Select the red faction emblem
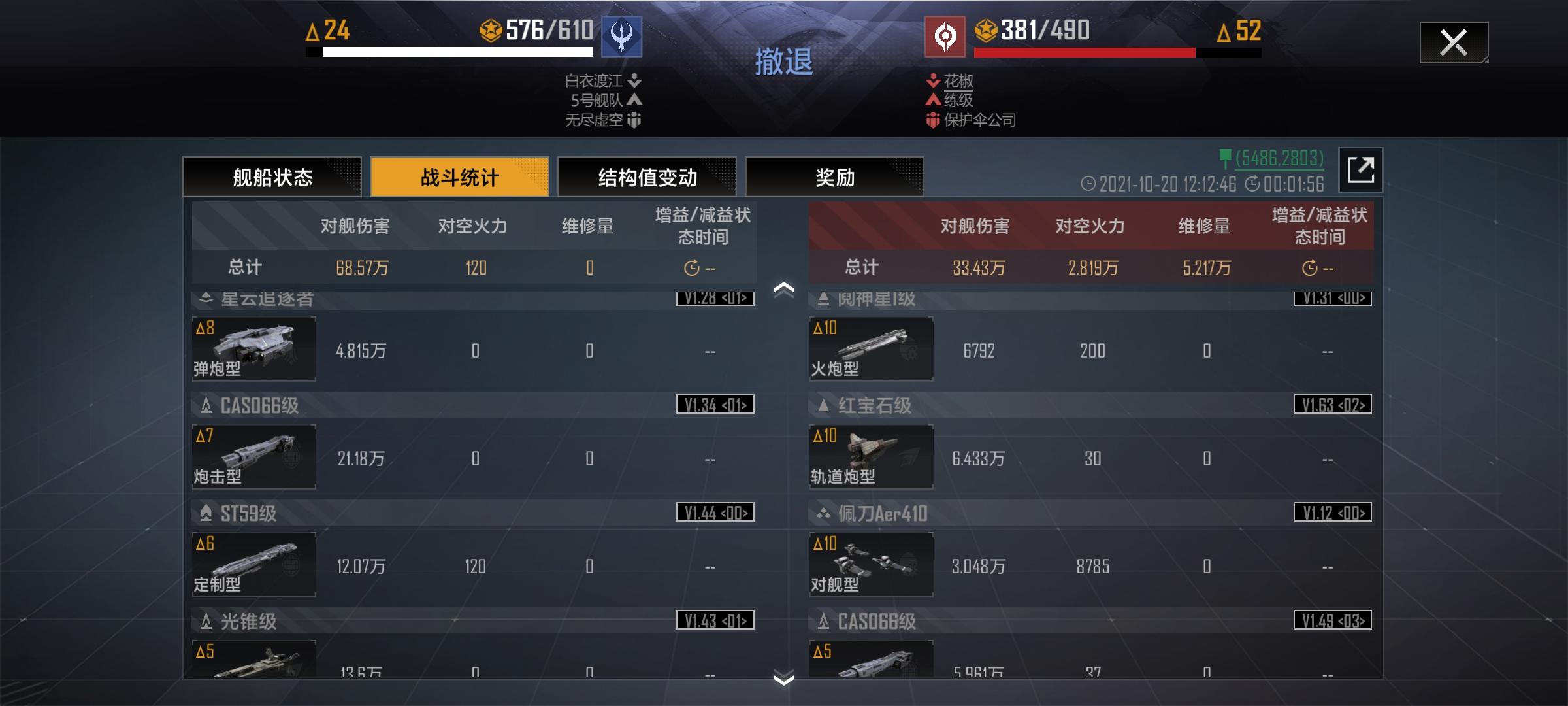This screenshot has width=1568, height=706. (x=945, y=37)
